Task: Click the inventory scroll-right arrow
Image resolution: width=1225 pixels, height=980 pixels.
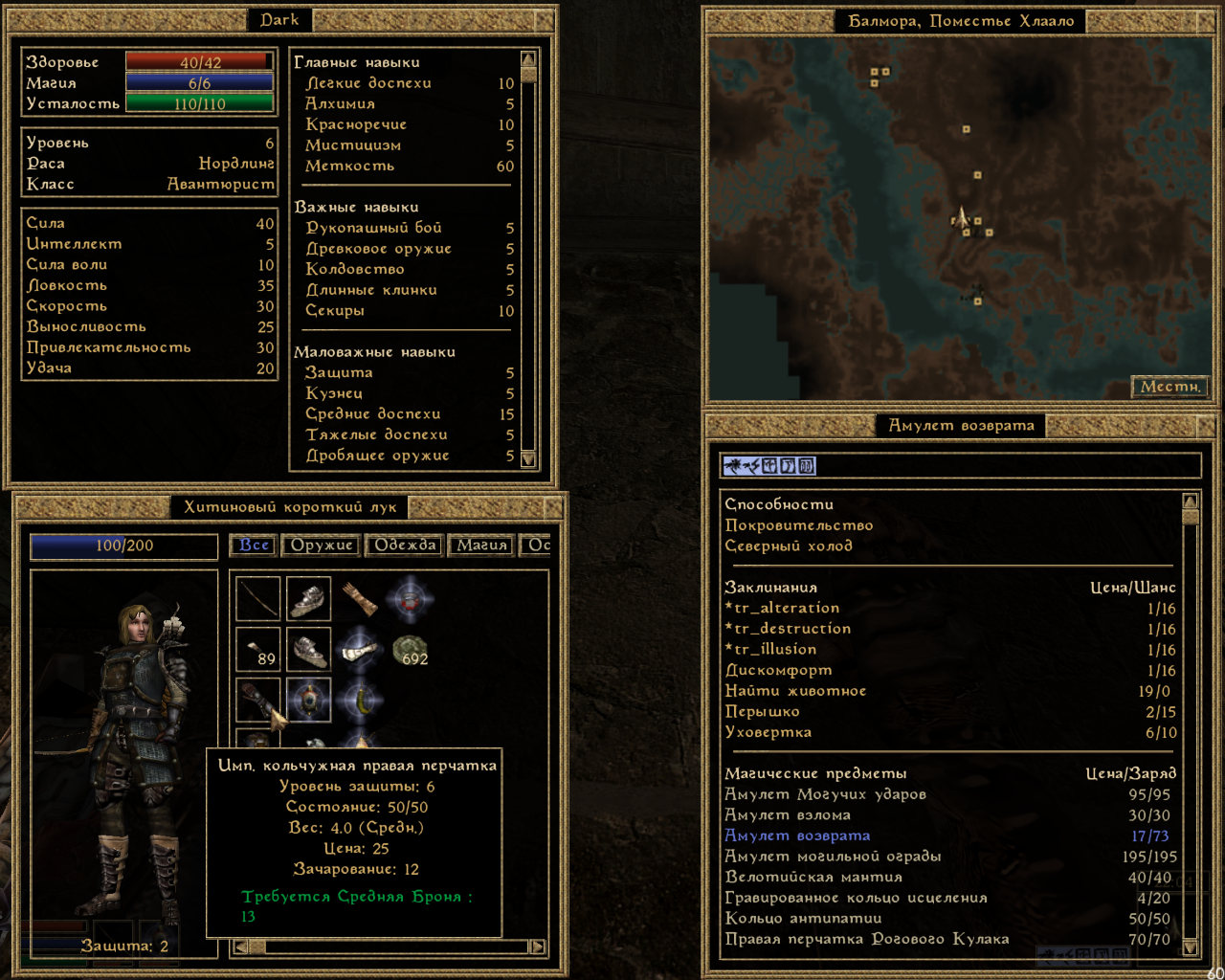Action: [538, 947]
